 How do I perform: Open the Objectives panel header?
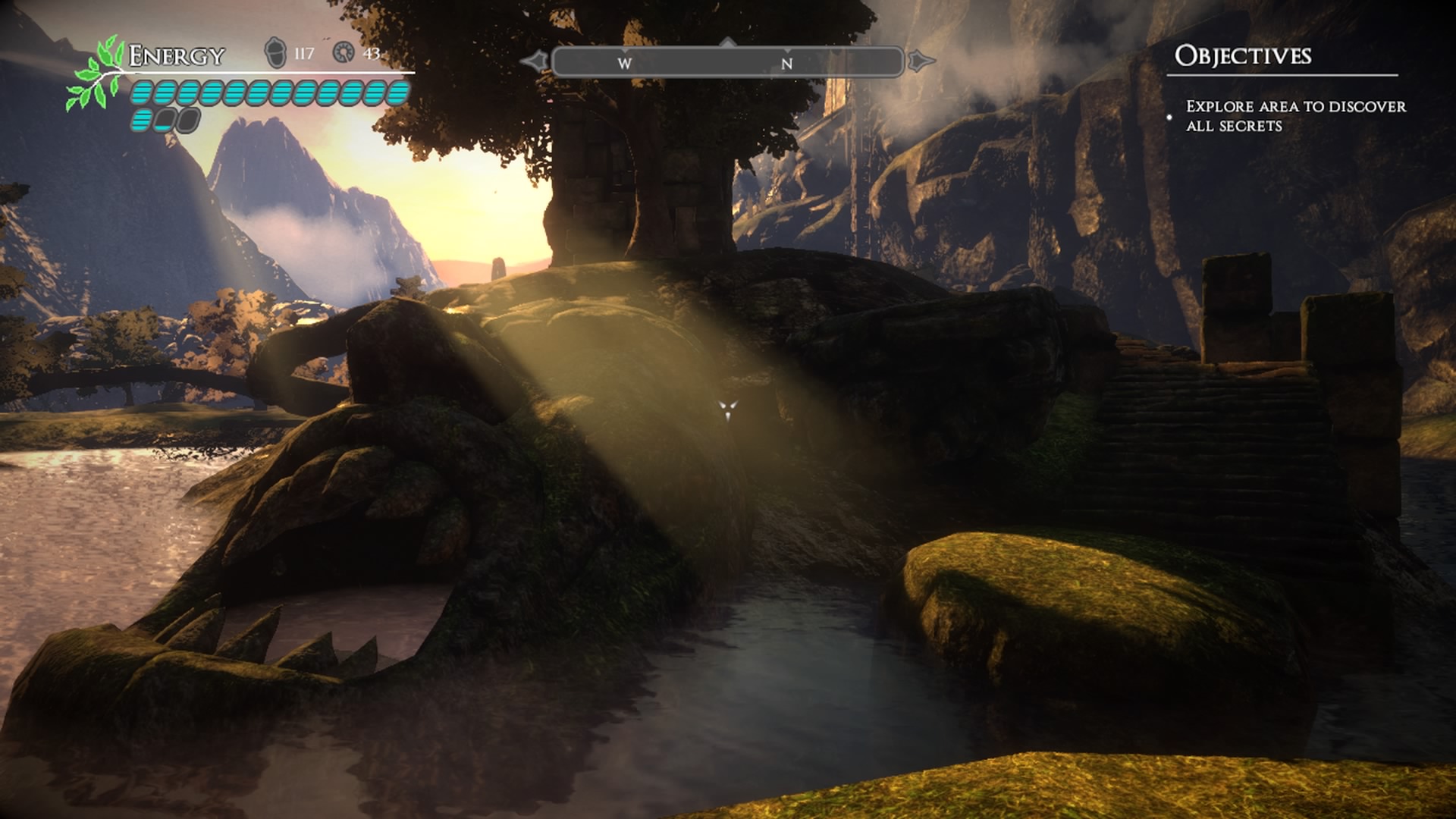tap(1242, 55)
